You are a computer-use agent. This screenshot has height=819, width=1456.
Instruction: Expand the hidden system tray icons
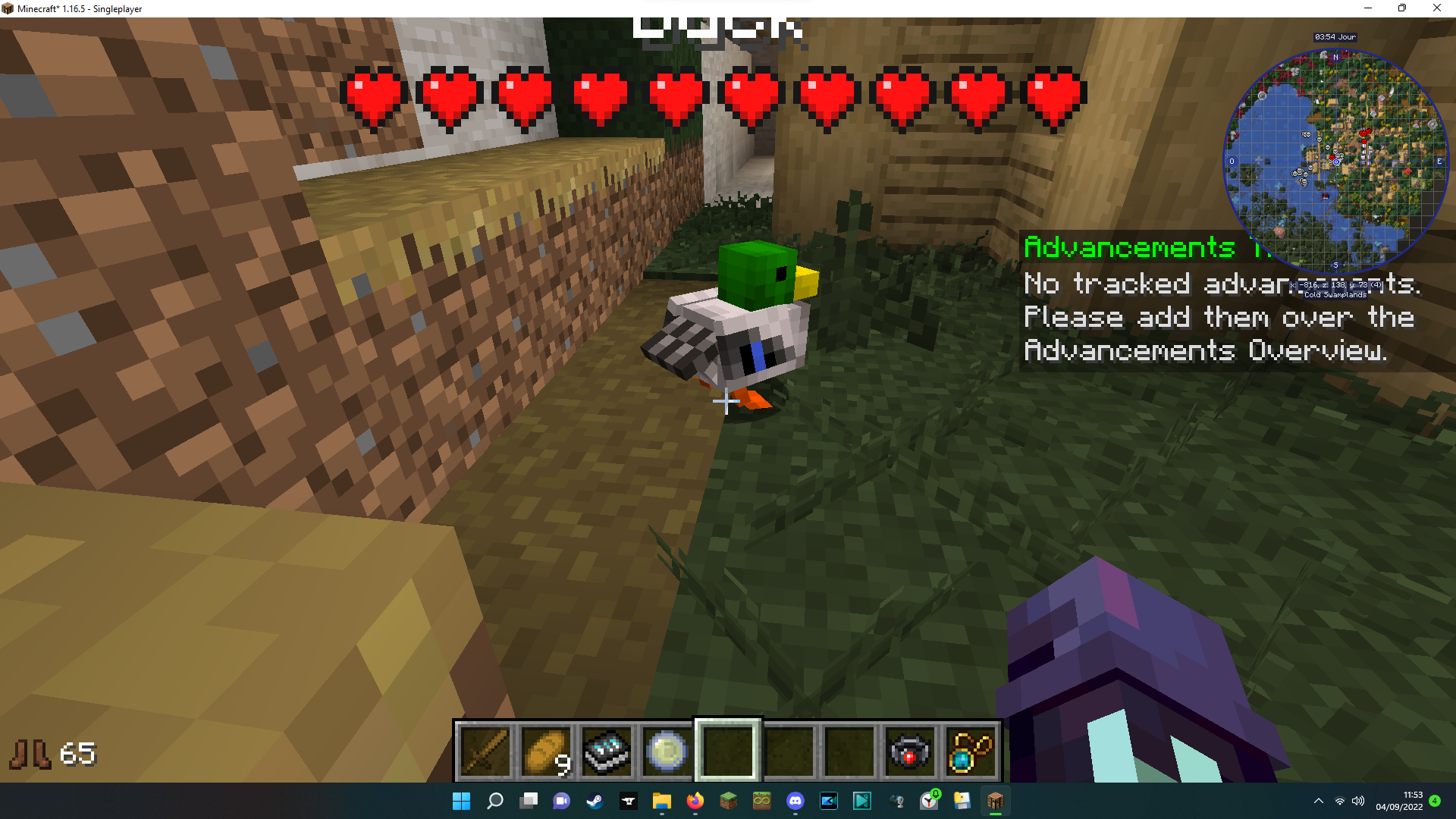point(1318,801)
